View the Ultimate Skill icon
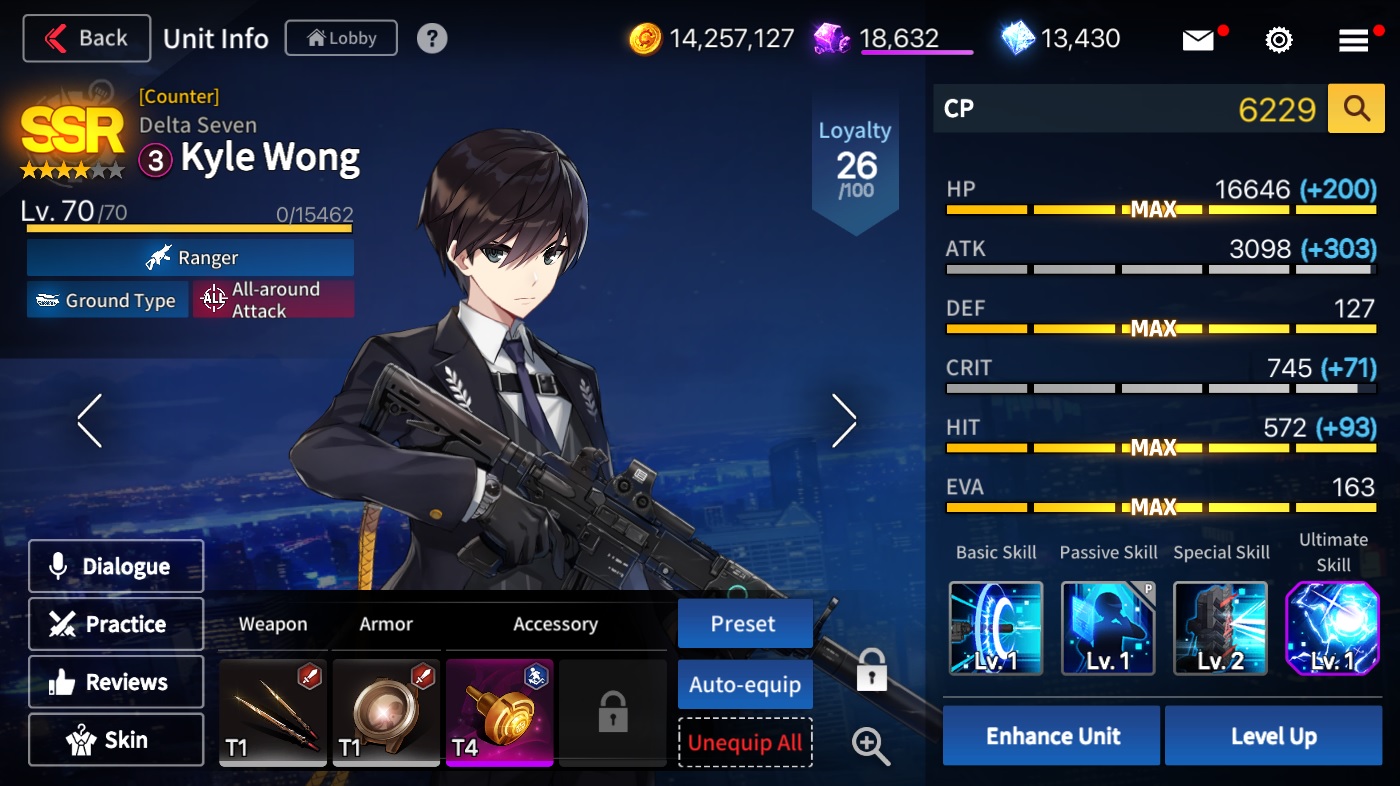The image size is (1400, 786). (x=1332, y=628)
